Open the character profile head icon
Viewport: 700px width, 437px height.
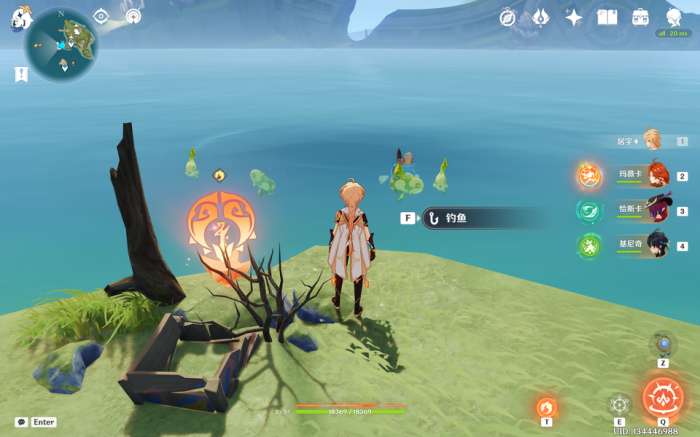pyautogui.click(x=673, y=17)
